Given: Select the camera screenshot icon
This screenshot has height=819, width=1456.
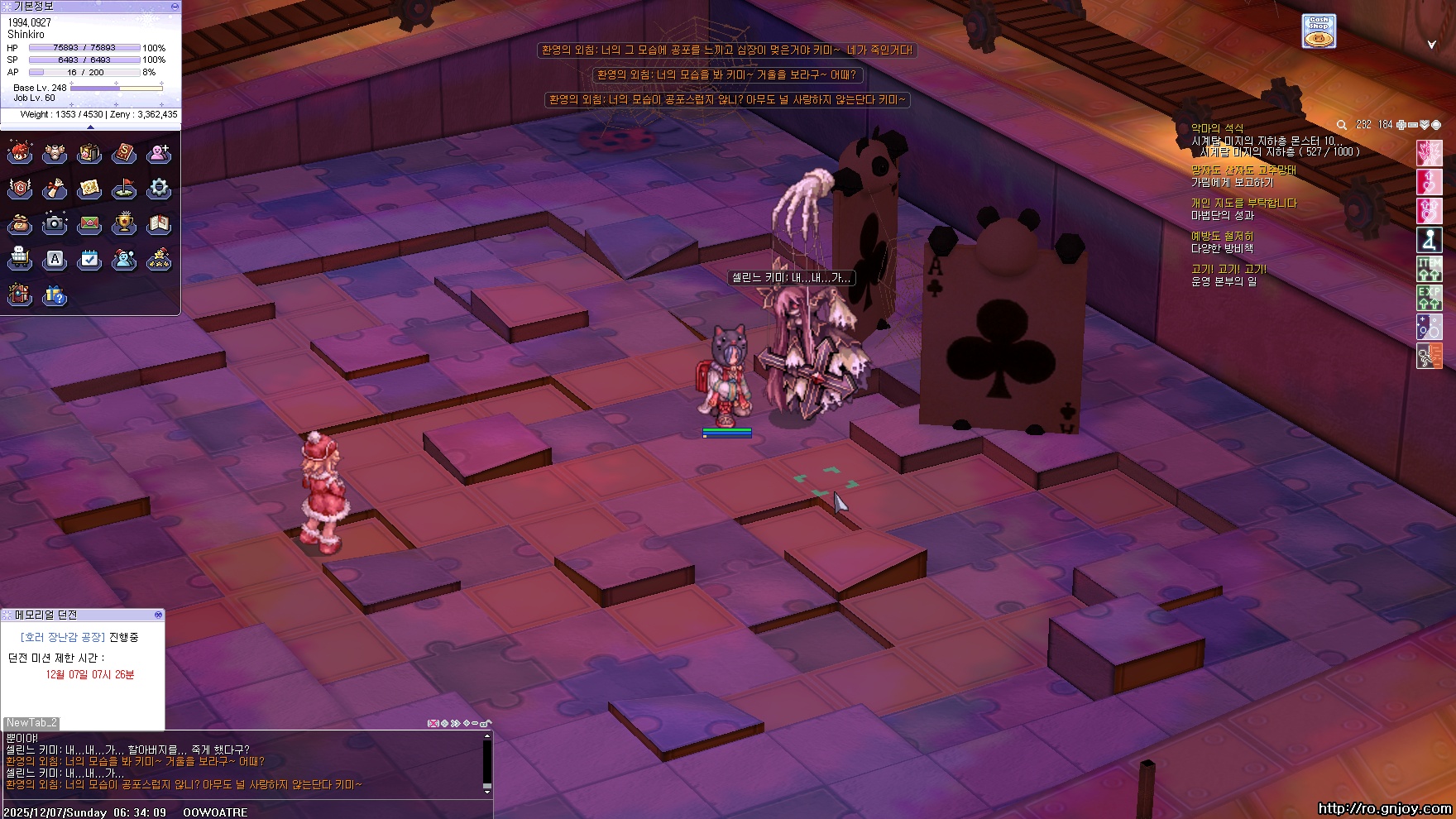Looking at the screenshot, I should pos(55,223).
